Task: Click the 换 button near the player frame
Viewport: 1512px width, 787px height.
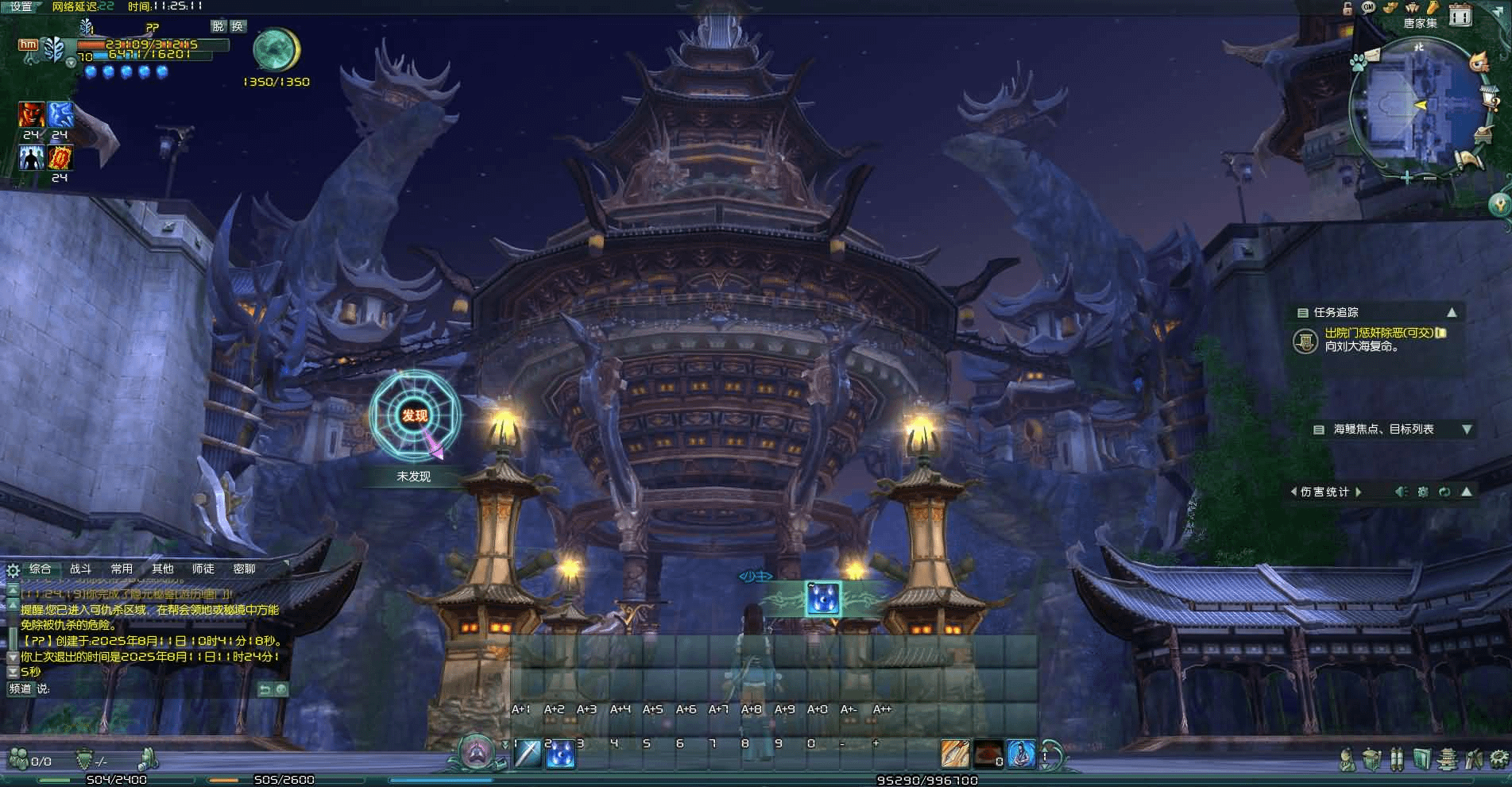Action: click(238, 26)
